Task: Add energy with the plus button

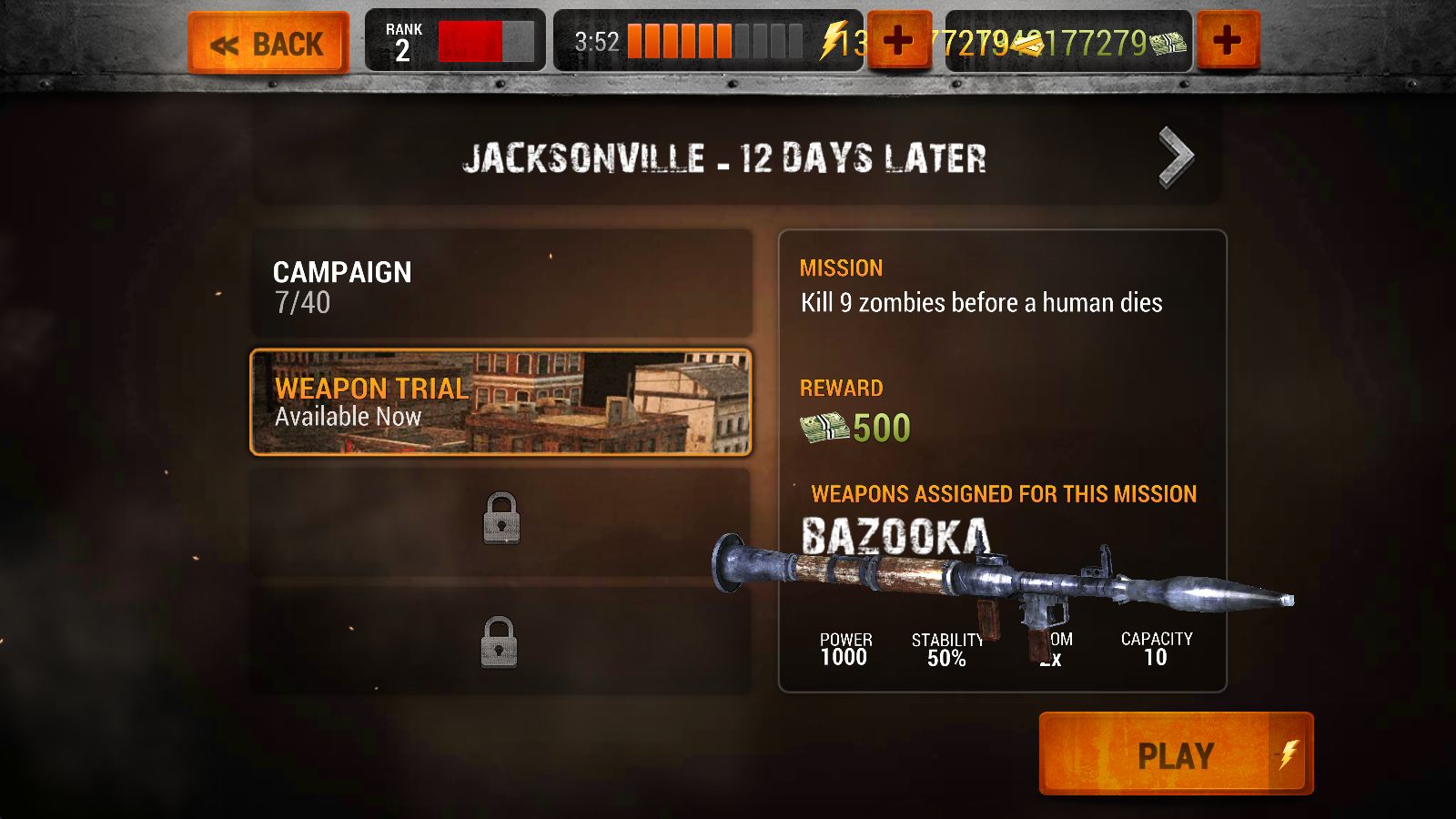Action: point(898,41)
